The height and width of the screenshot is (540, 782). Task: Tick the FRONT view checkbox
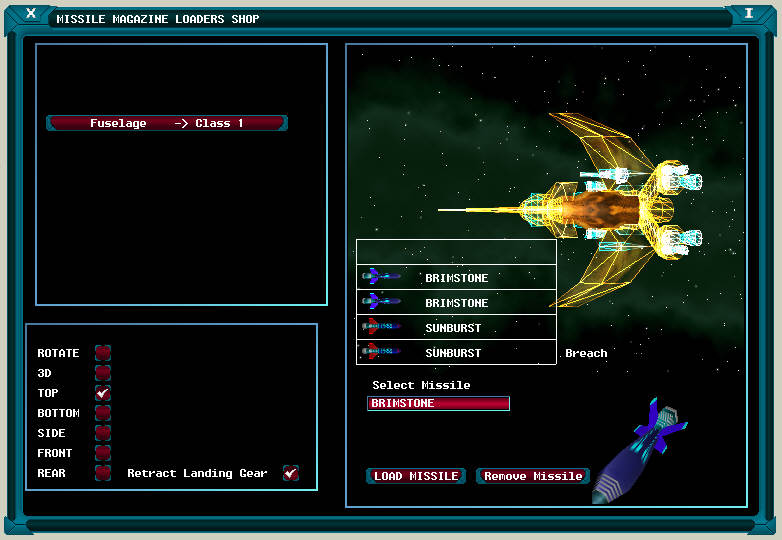[x=103, y=453]
